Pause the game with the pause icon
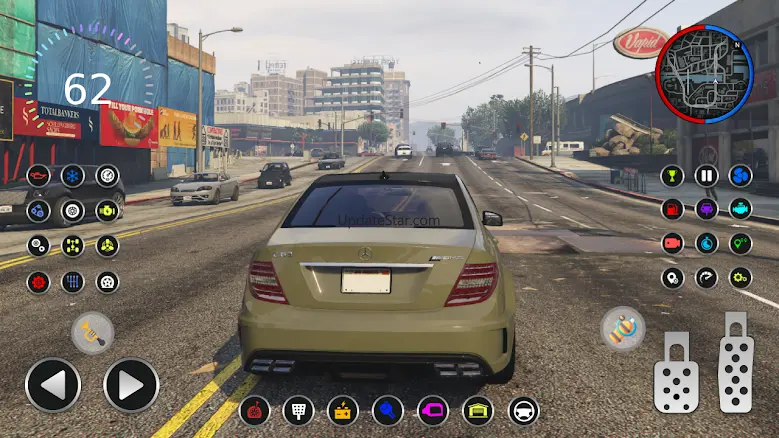Screen dimensions: 779x438 pos(707,176)
